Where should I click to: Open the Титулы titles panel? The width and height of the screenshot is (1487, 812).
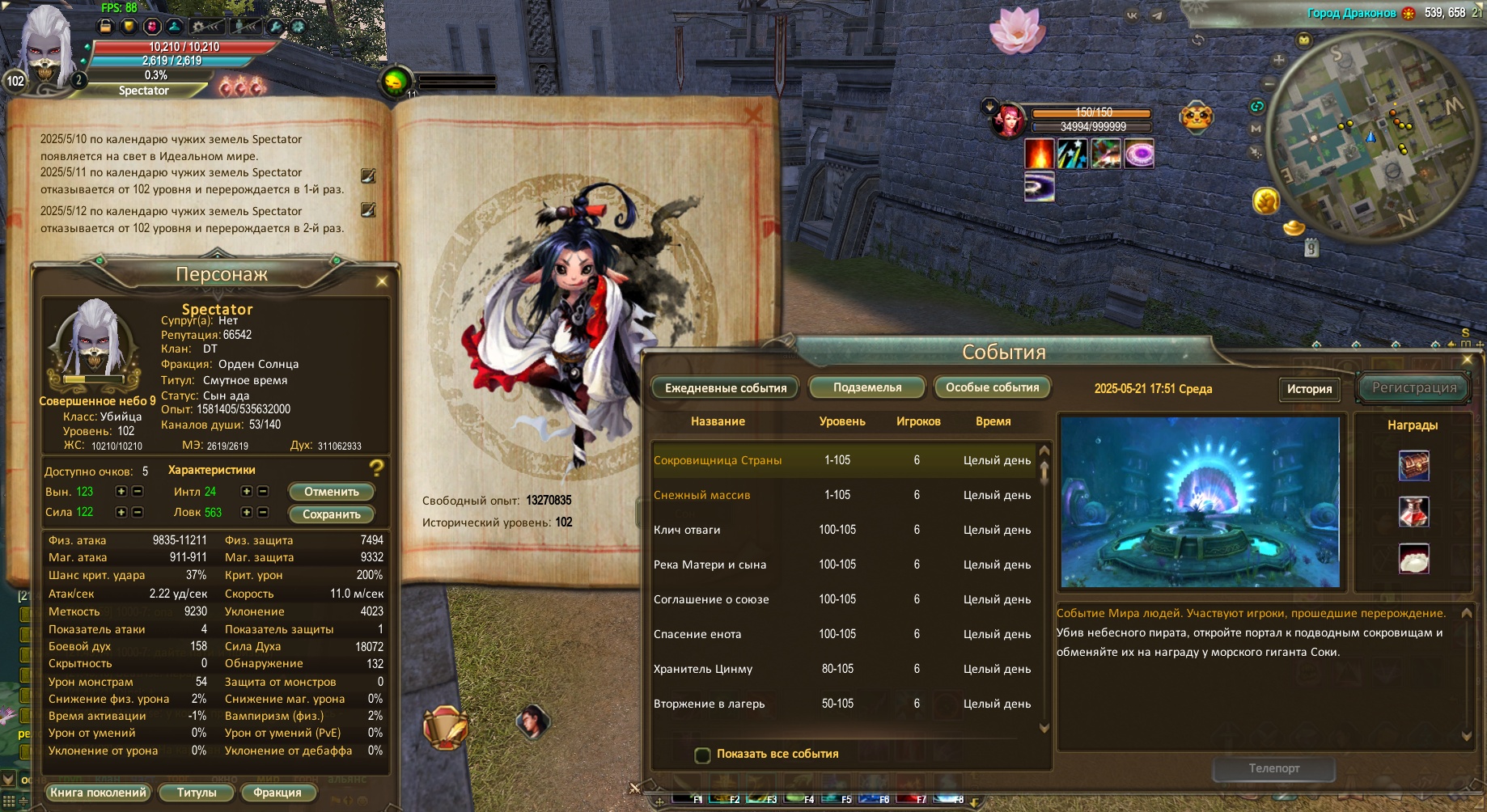pos(197,793)
